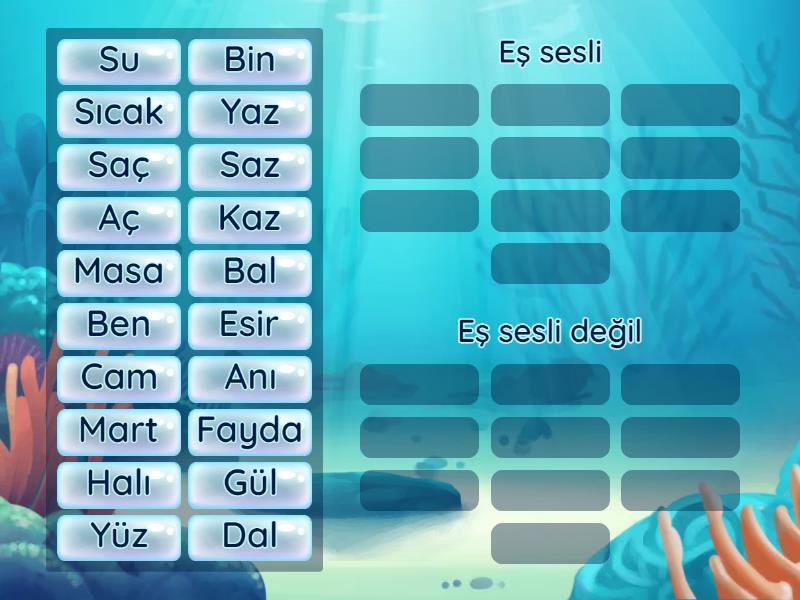
Task: Click the 'Yaz' word tile
Action: click(250, 114)
